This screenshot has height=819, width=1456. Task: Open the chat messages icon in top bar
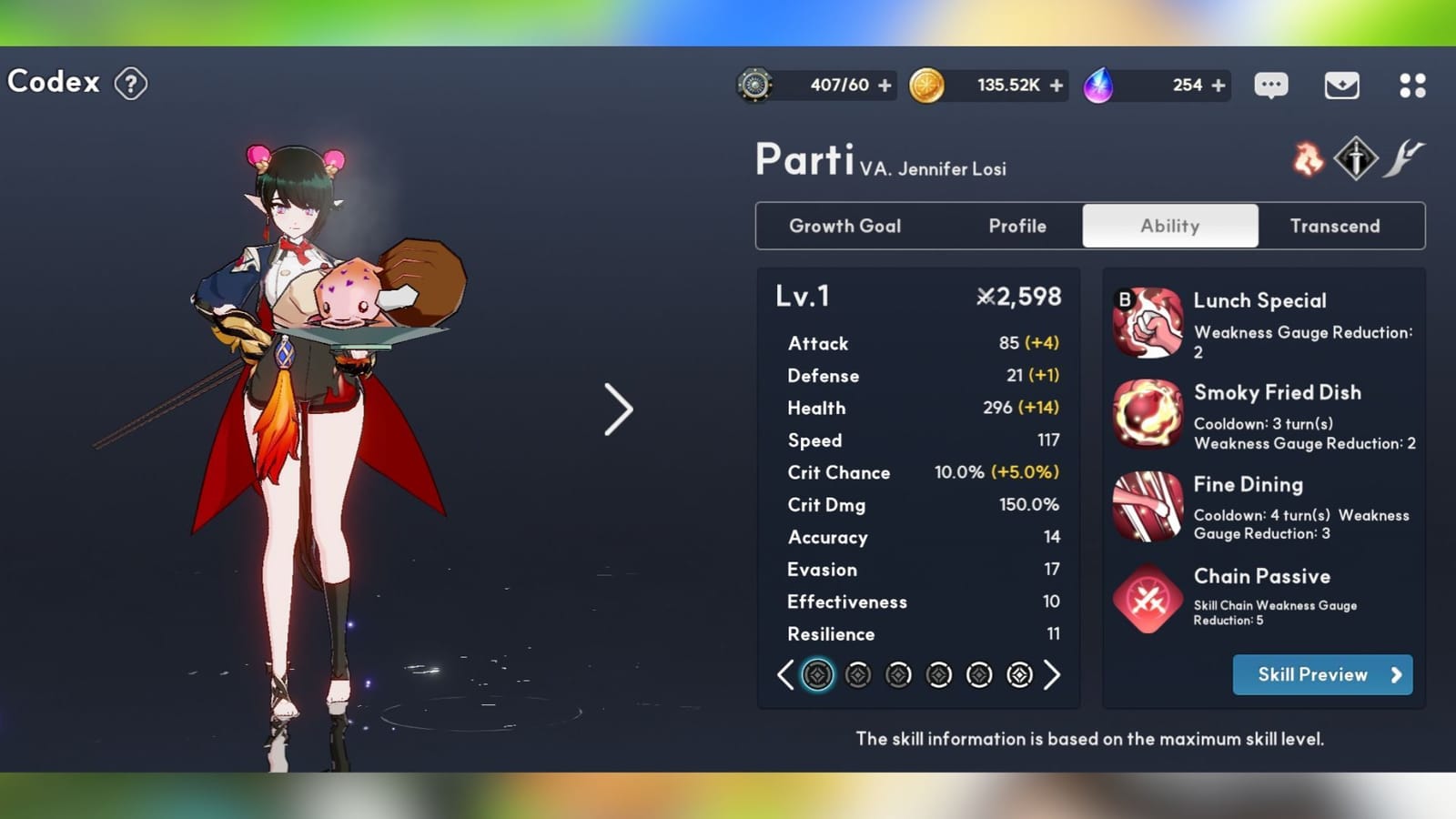pyautogui.click(x=1270, y=85)
